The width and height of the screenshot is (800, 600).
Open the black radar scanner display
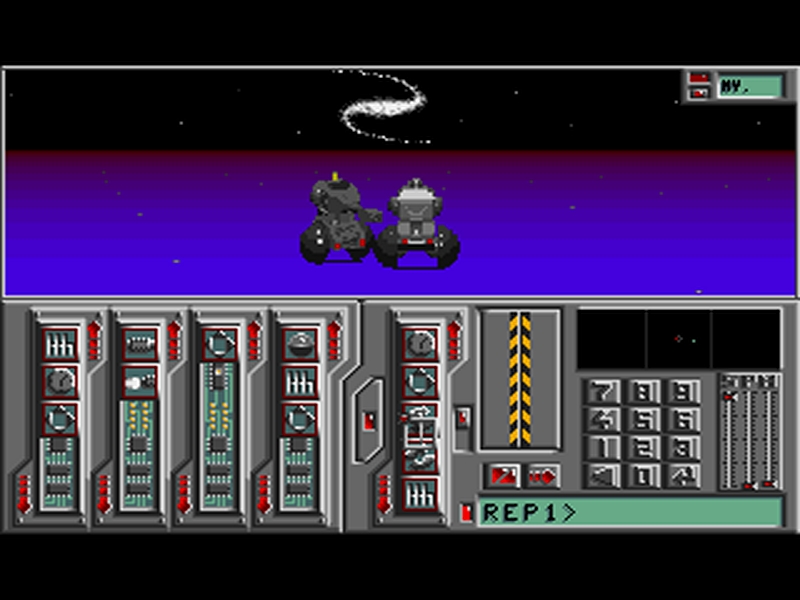pyautogui.click(x=679, y=338)
